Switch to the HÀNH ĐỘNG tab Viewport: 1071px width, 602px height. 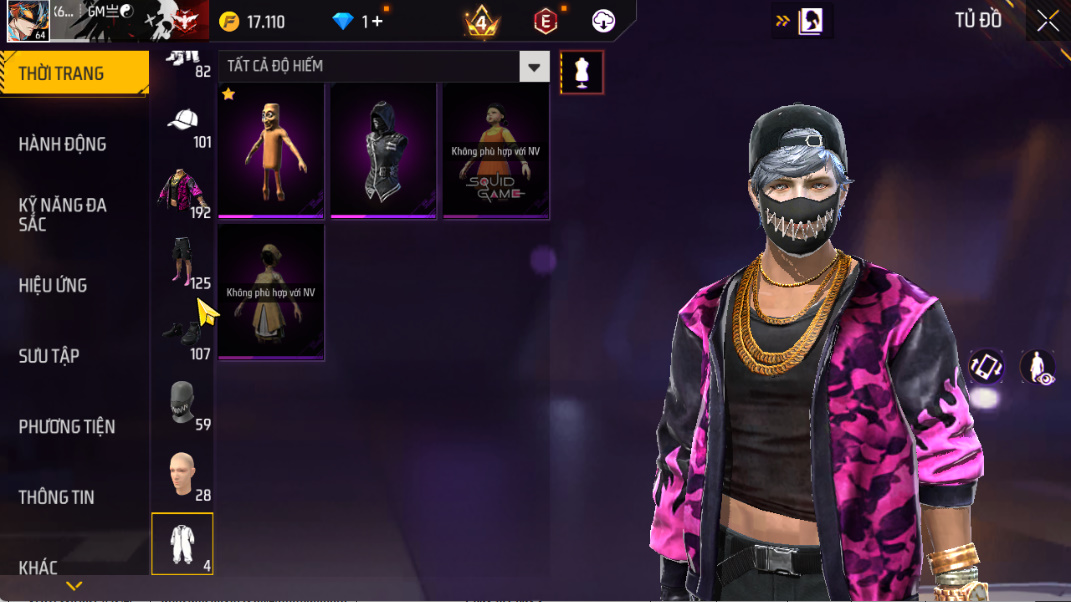[x=62, y=144]
